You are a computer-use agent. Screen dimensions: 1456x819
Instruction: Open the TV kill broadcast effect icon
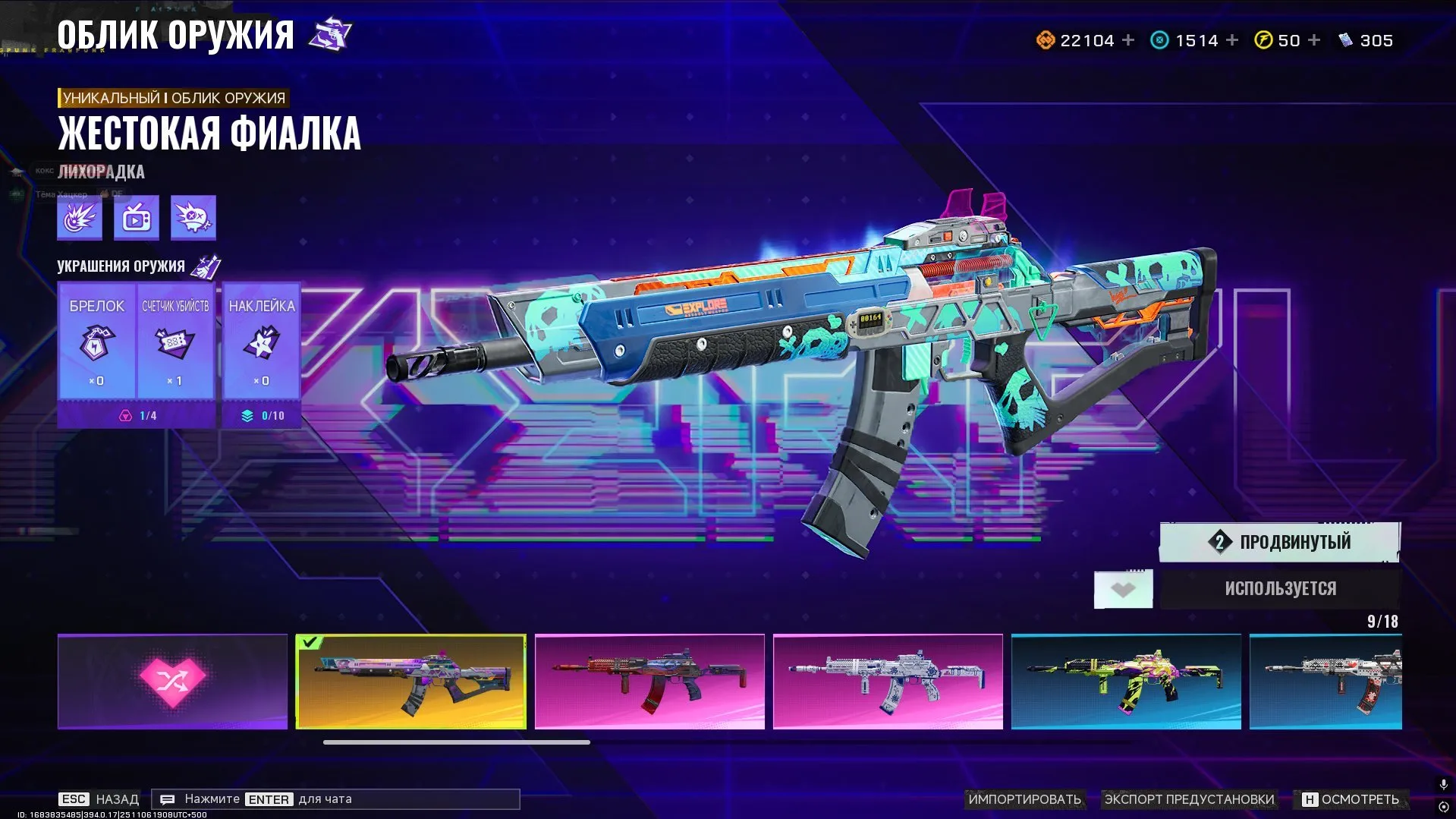point(135,217)
